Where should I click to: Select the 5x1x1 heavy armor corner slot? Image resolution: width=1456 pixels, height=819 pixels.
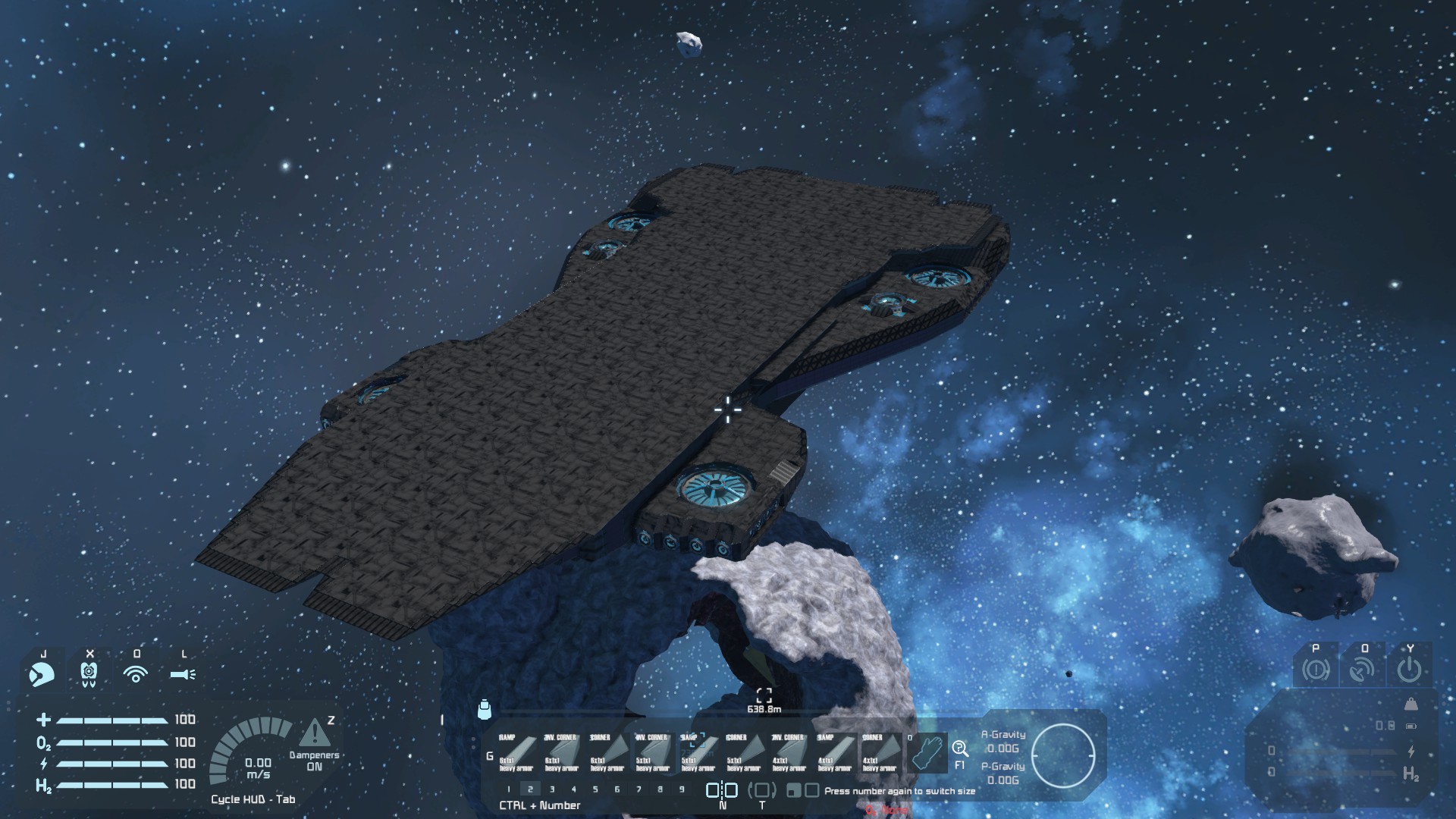point(743,752)
